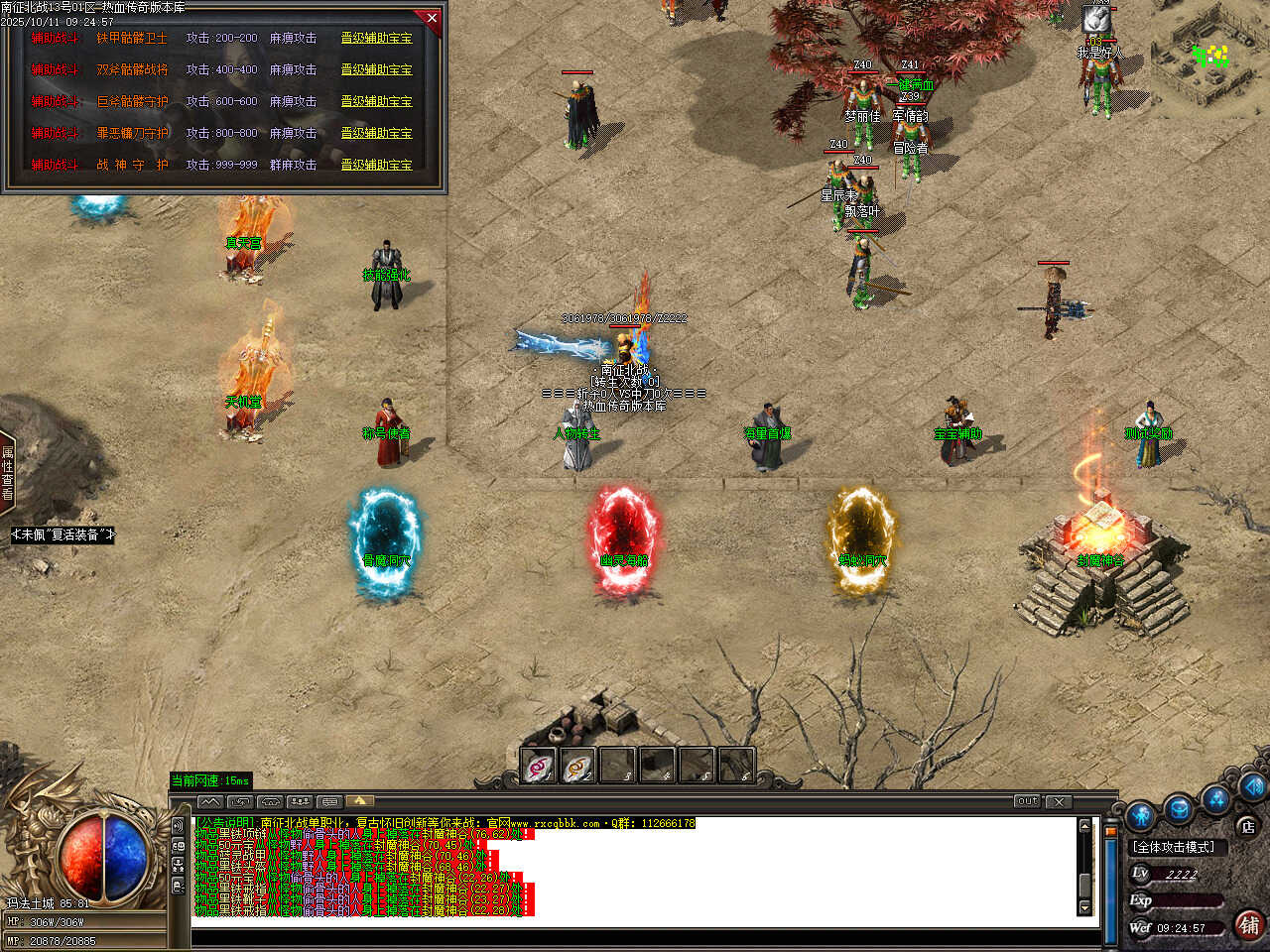1270x952 pixels.
Task: Open the skills icon with three sparkles
Action: pyautogui.click(x=1216, y=798)
